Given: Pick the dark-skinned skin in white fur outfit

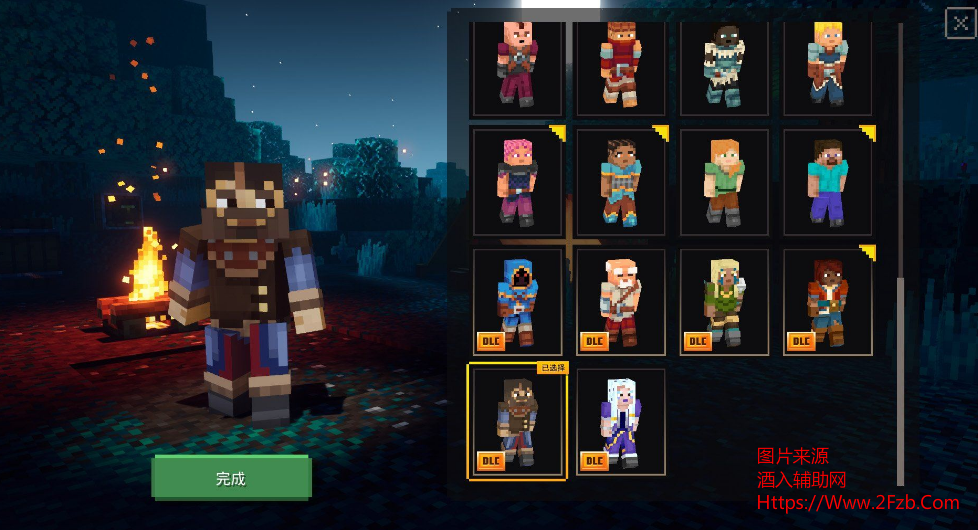Looking at the screenshot, I should point(724,65).
